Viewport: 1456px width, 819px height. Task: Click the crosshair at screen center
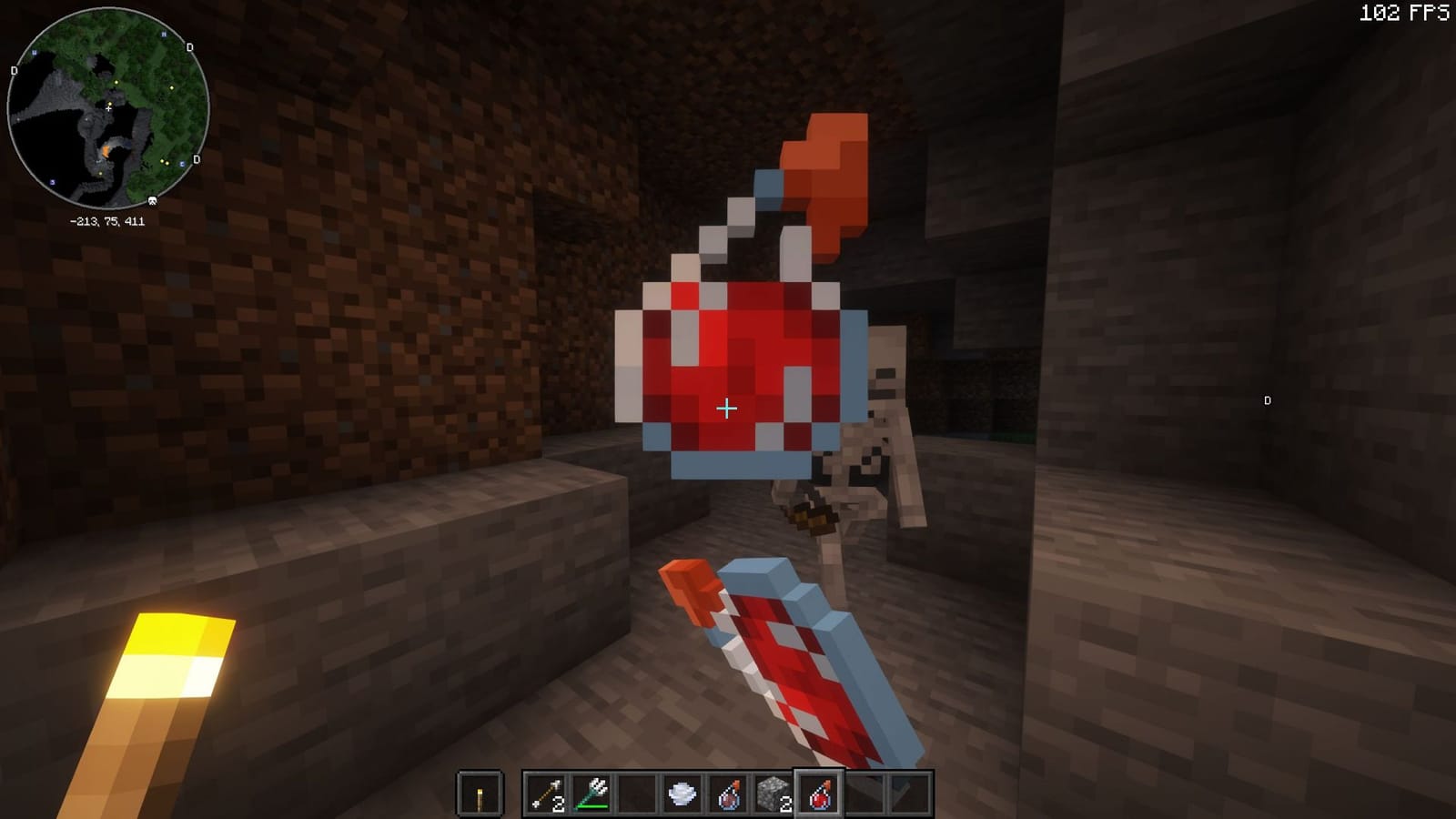click(x=725, y=409)
